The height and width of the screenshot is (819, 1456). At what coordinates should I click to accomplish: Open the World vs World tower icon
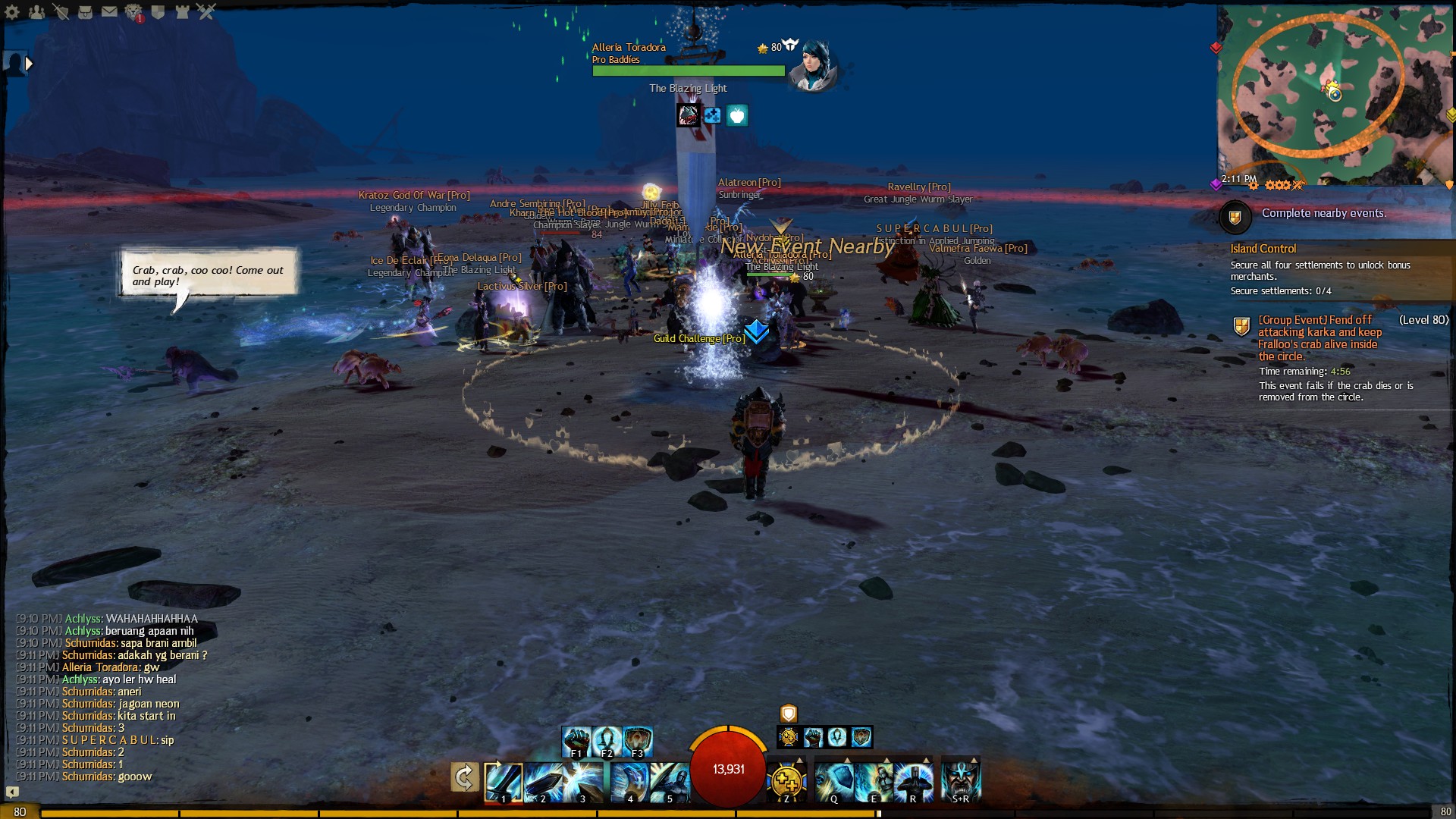pyautogui.click(x=183, y=12)
